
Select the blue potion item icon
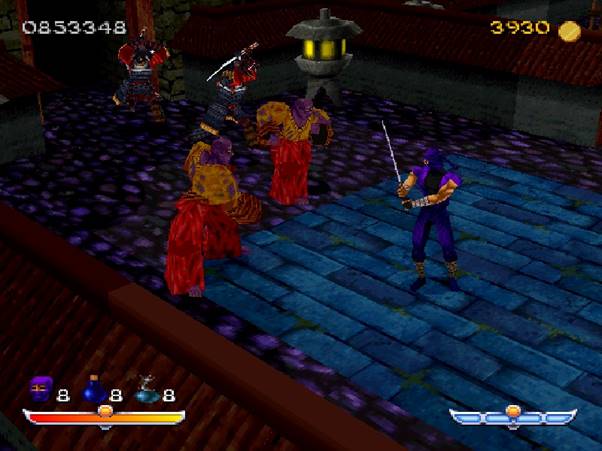point(95,390)
